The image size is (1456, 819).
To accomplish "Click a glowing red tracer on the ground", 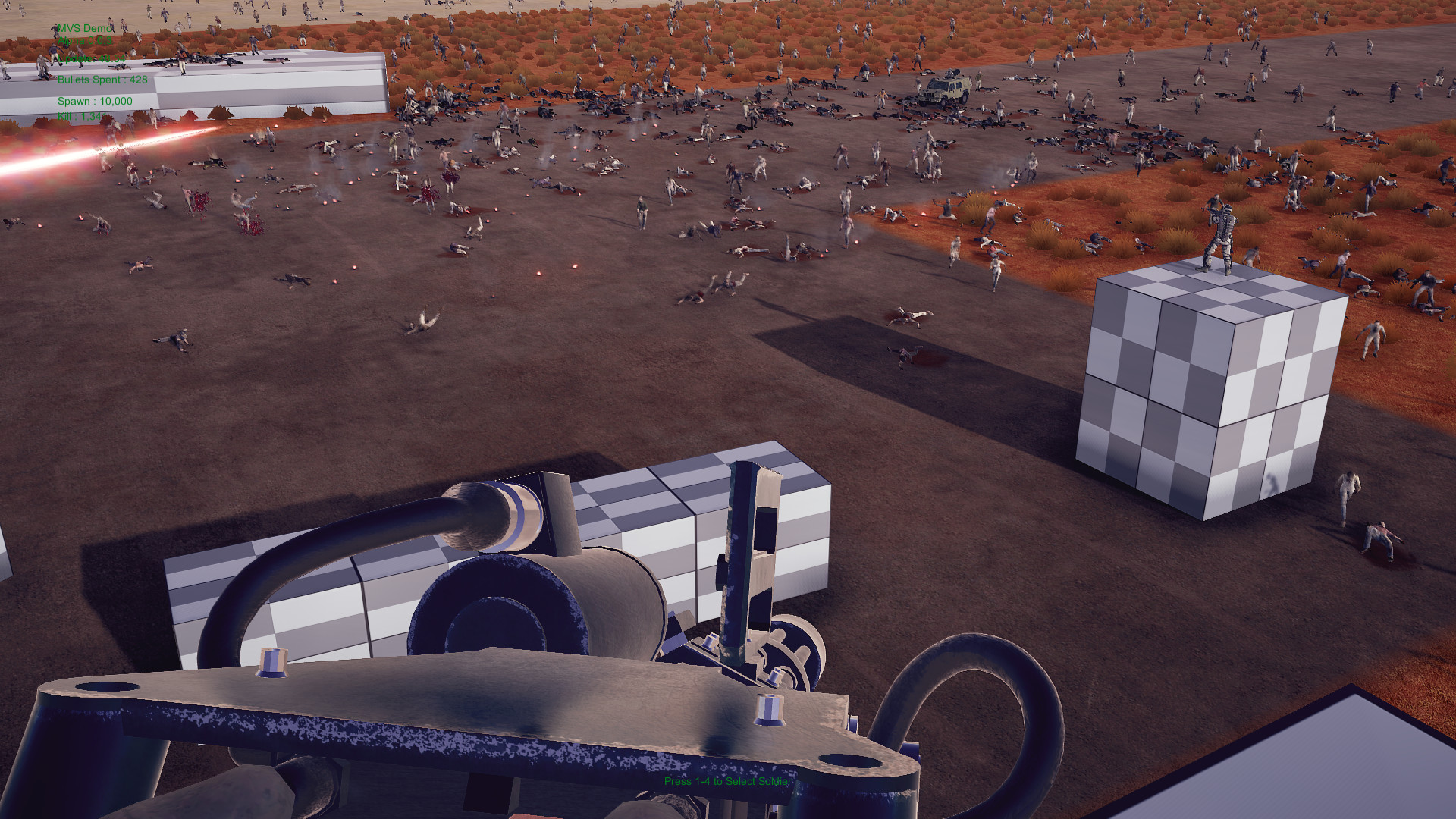I will click(574, 268).
